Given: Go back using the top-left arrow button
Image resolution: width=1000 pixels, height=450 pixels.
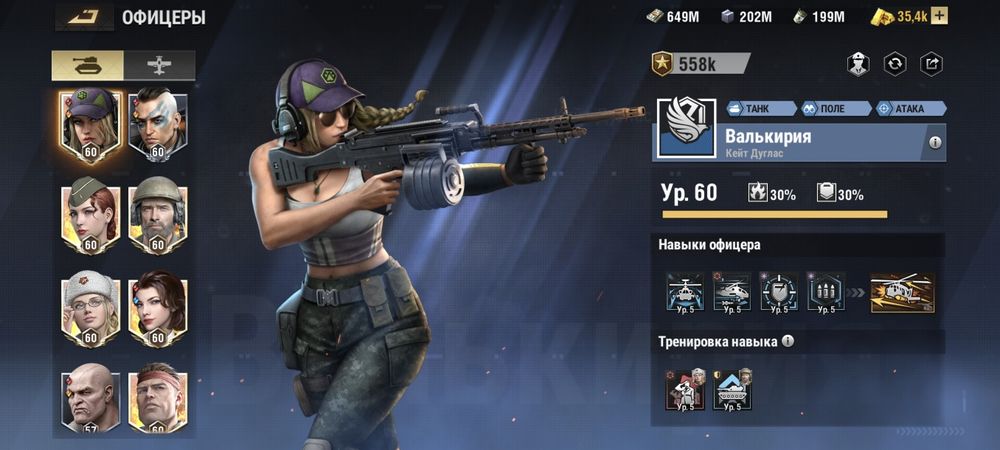Looking at the screenshot, I should (85, 17).
